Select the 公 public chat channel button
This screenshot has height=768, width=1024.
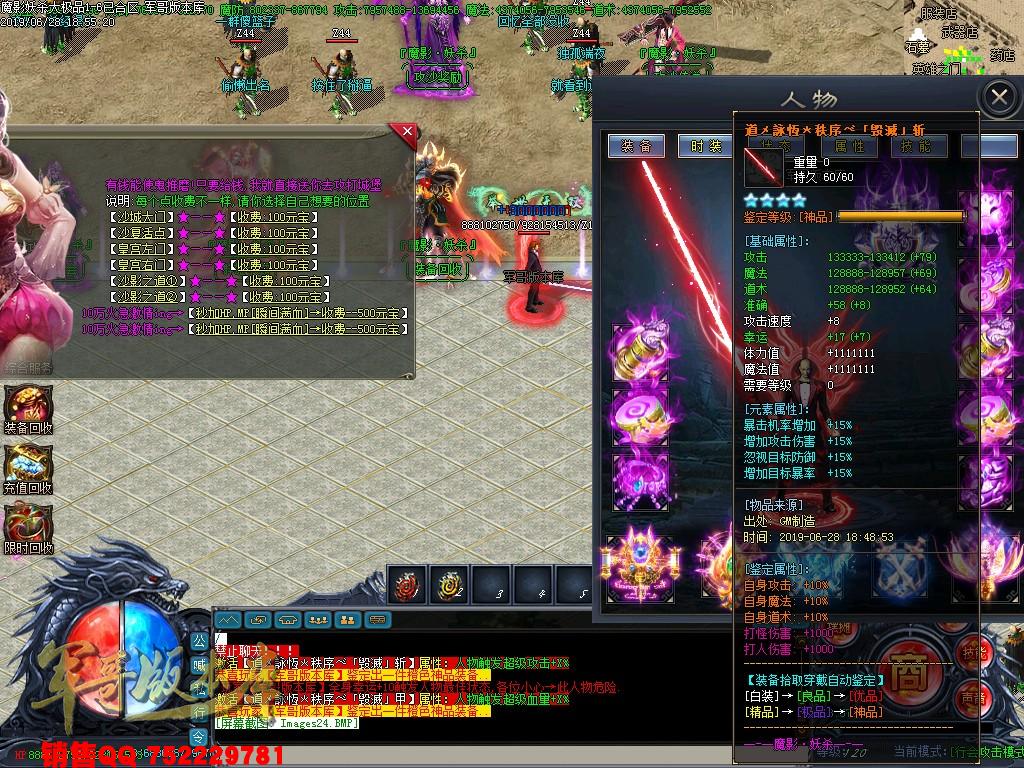point(199,641)
